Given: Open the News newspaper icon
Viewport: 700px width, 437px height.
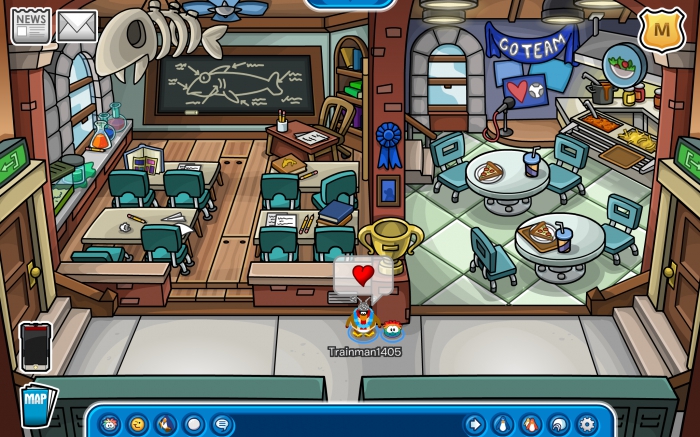Looking at the screenshot, I should click(30, 25).
